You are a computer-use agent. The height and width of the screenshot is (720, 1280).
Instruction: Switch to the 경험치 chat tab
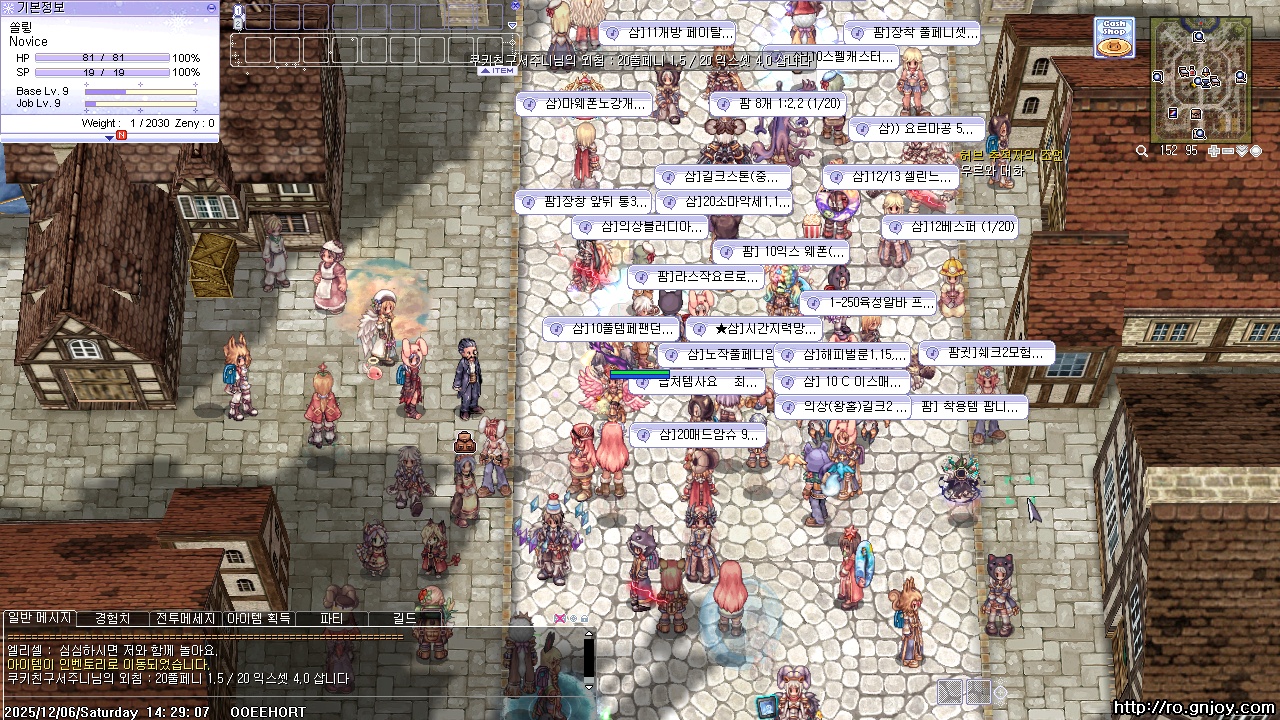(111, 619)
